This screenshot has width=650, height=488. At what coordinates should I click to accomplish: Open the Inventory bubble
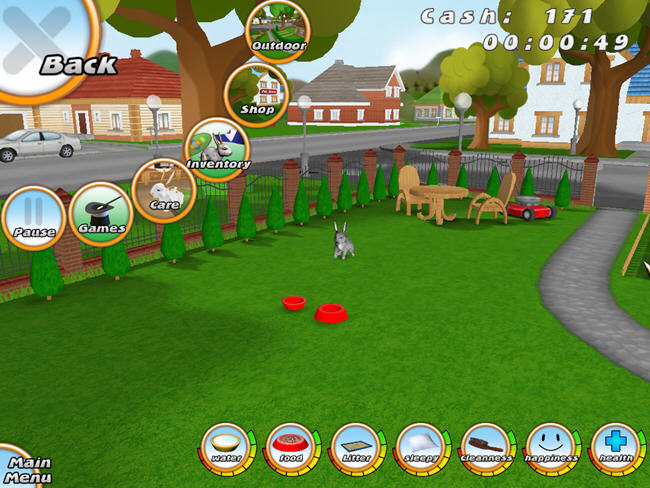(x=217, y=149)
